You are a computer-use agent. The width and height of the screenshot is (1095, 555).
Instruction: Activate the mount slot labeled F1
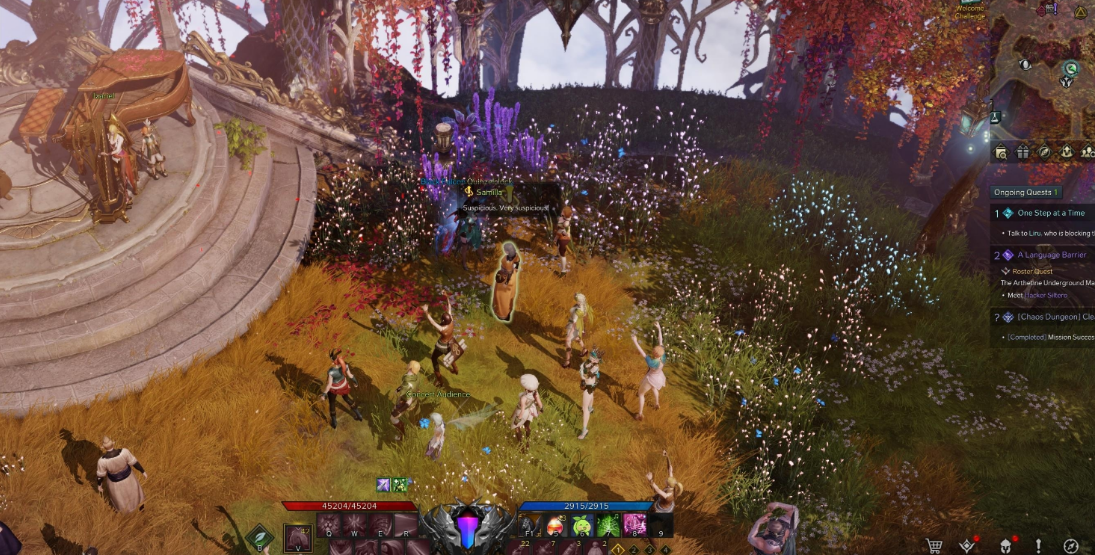click(x=526, y=526)
